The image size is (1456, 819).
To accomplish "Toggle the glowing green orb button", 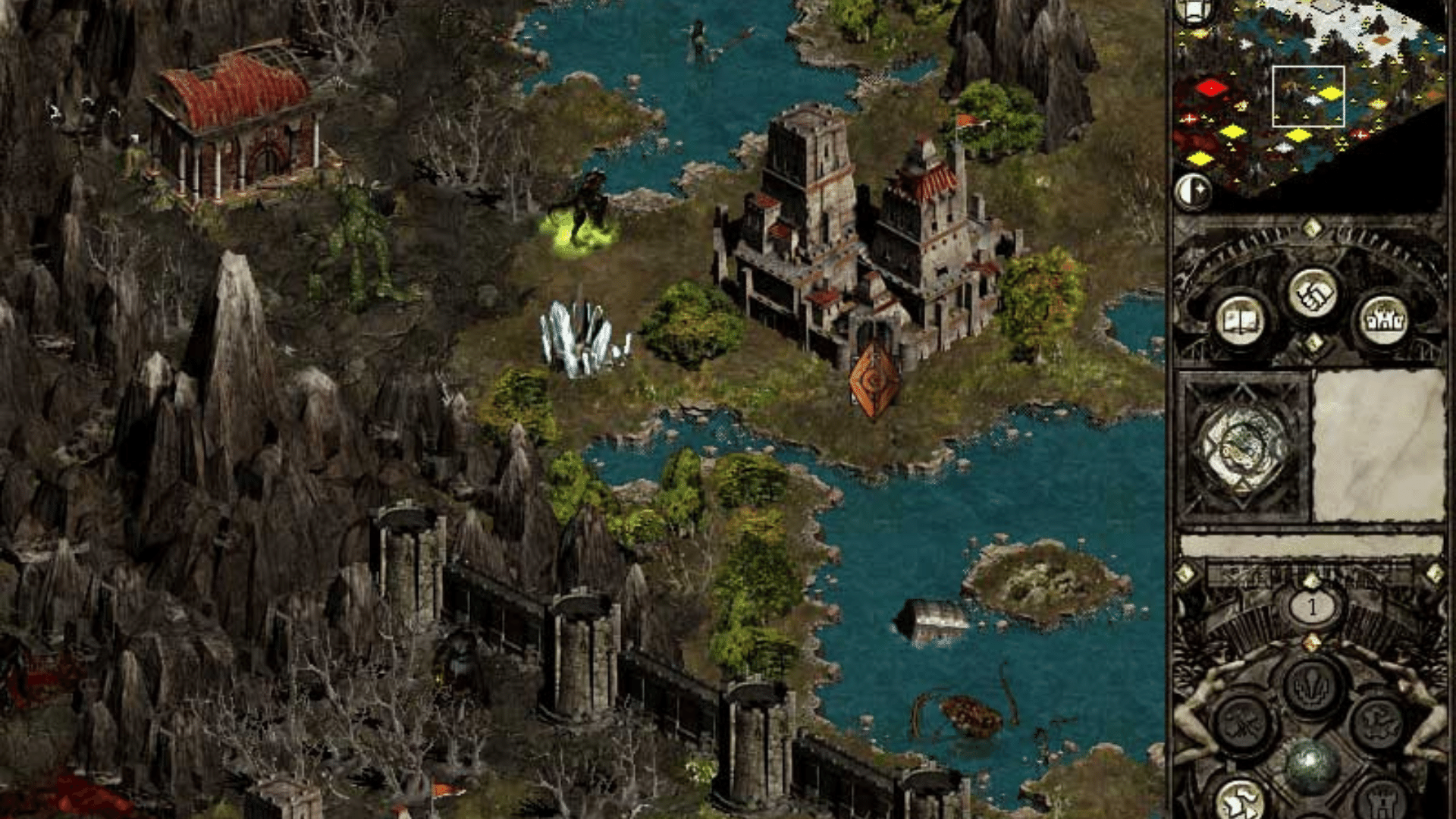I will click(1312, 763).
